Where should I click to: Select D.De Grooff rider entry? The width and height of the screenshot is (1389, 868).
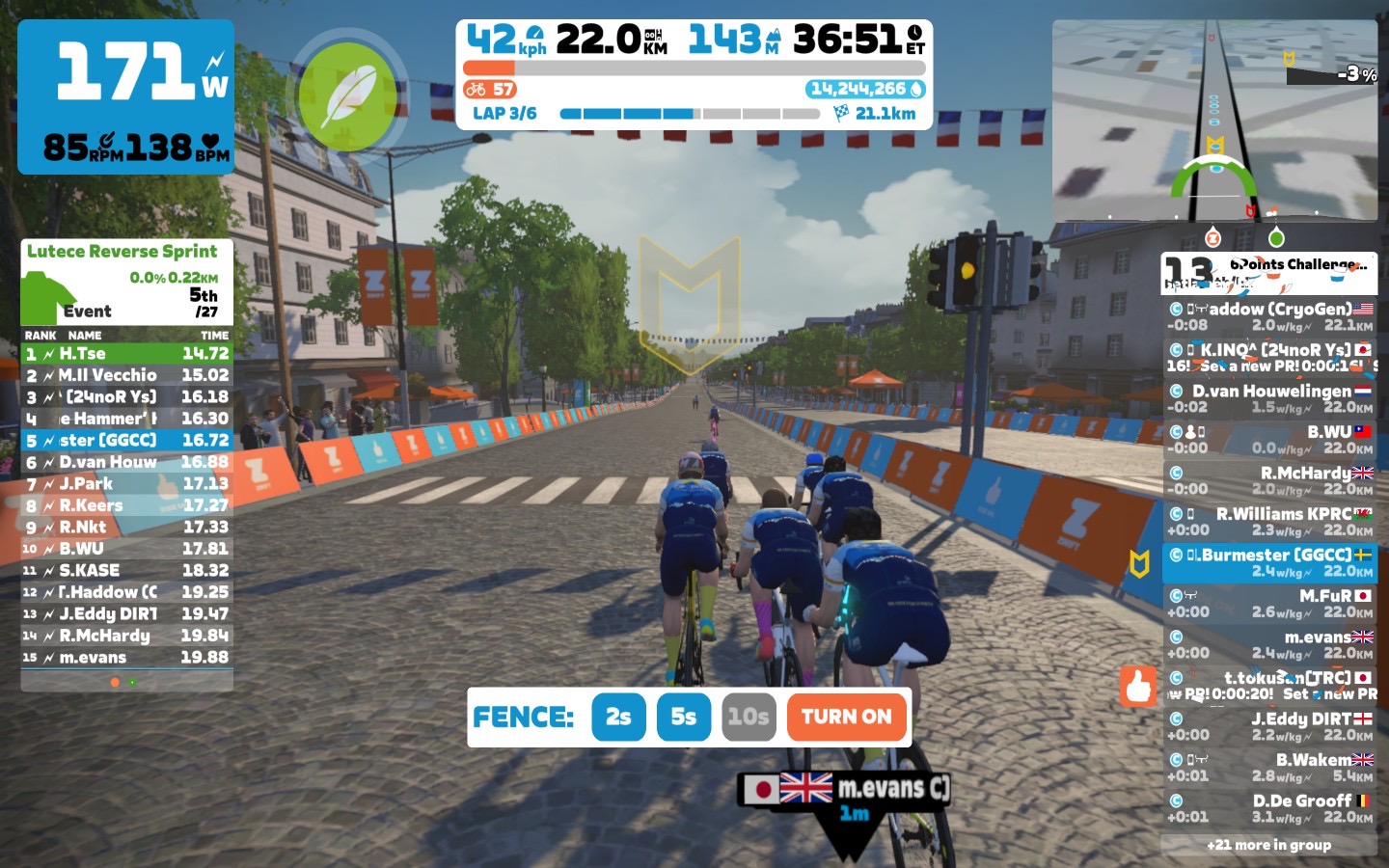click(1269, 808)
